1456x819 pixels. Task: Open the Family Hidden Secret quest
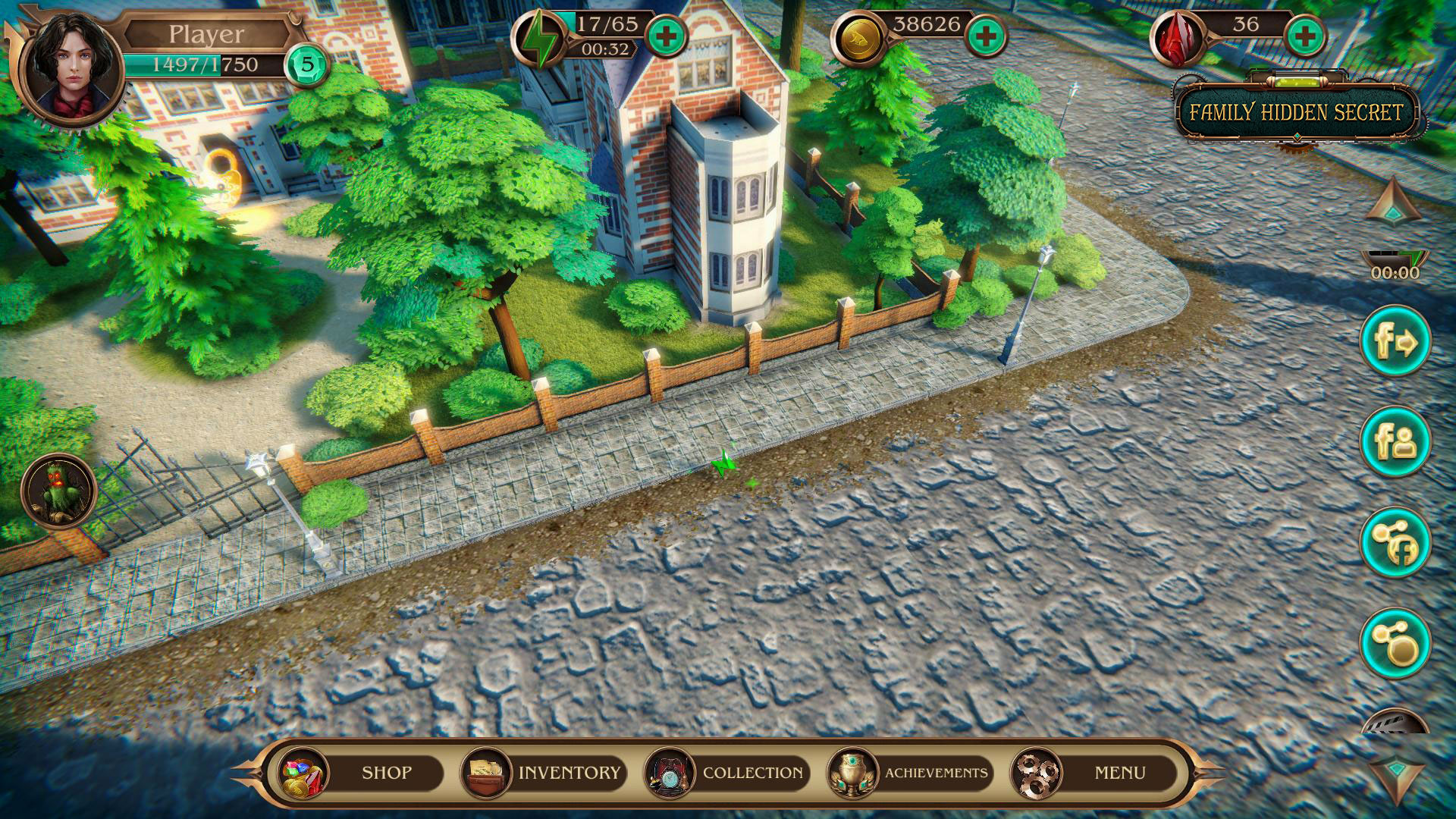tap(1296, 113)
